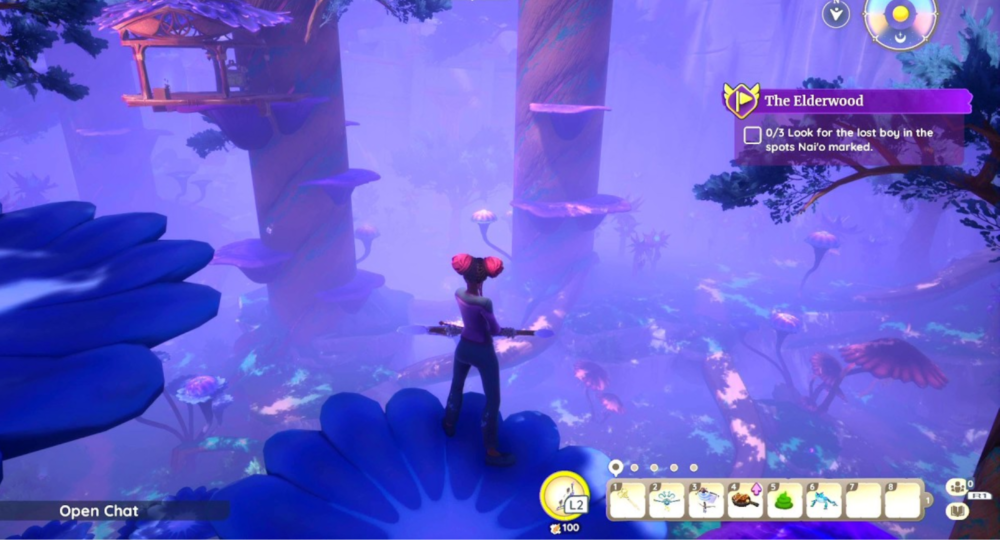The height and width of the screenshot is (540, 1000).
Task: Select the blue frog in slot 6
Action: pos(824,499)
